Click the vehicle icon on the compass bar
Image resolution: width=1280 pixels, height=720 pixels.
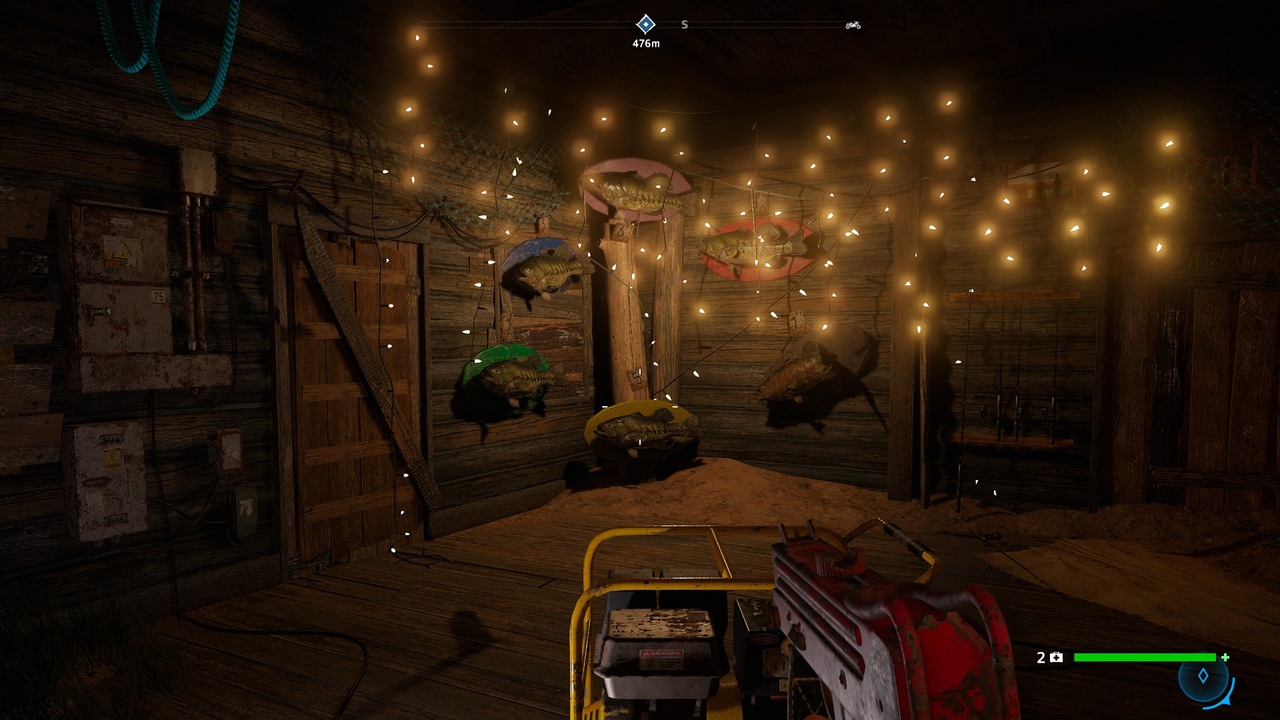(853, 25)
